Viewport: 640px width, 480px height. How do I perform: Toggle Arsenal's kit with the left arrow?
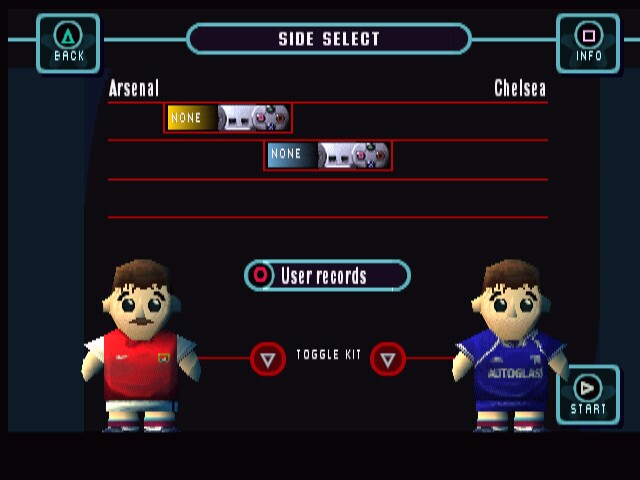(x=267, y=358)
